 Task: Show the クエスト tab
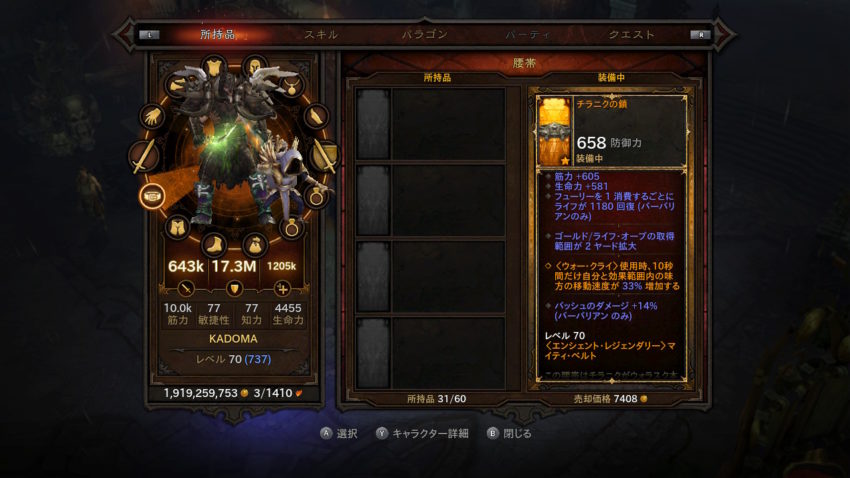pos(632,34)
